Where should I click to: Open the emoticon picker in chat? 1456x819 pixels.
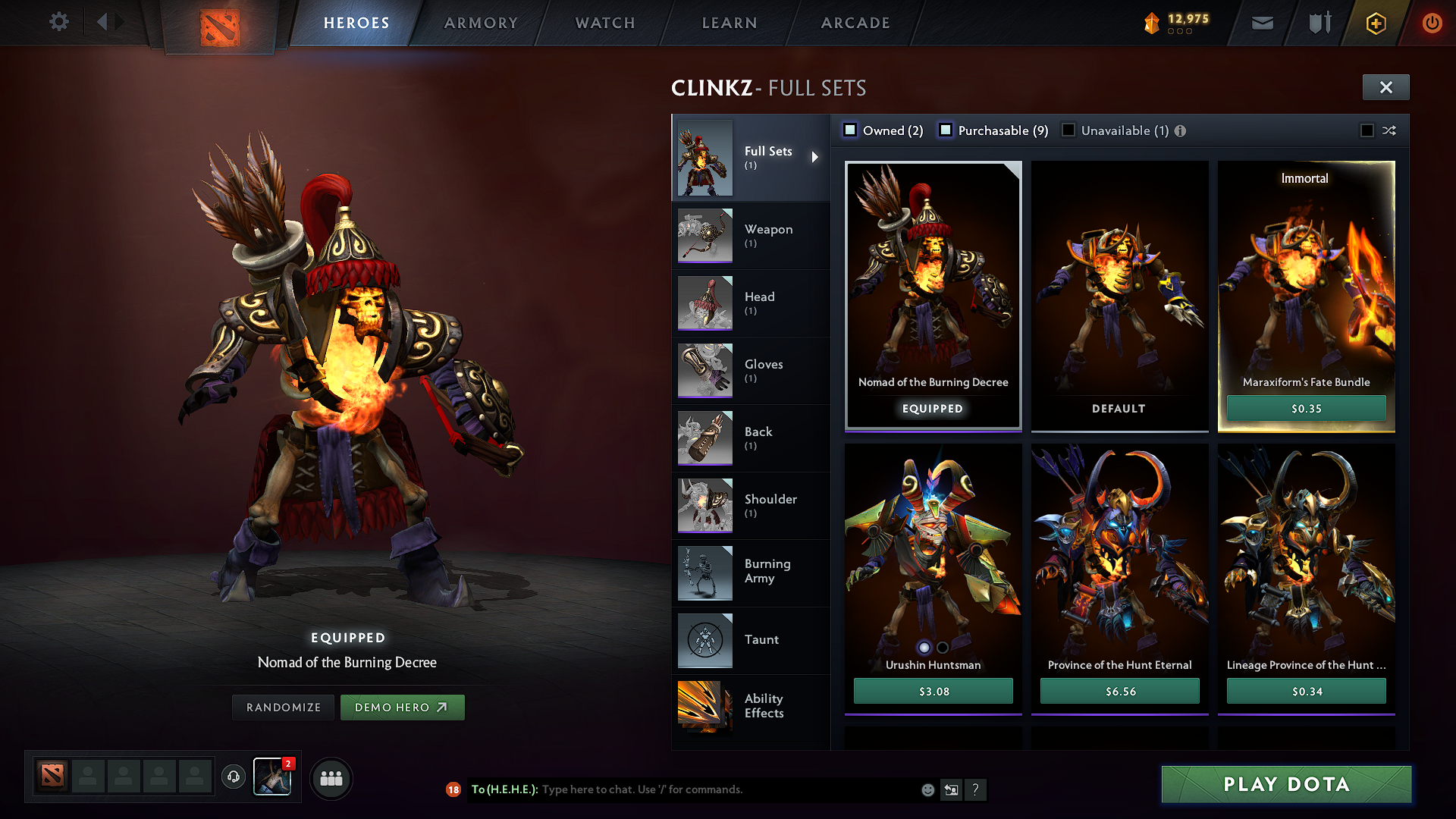[x=927, y=789]
